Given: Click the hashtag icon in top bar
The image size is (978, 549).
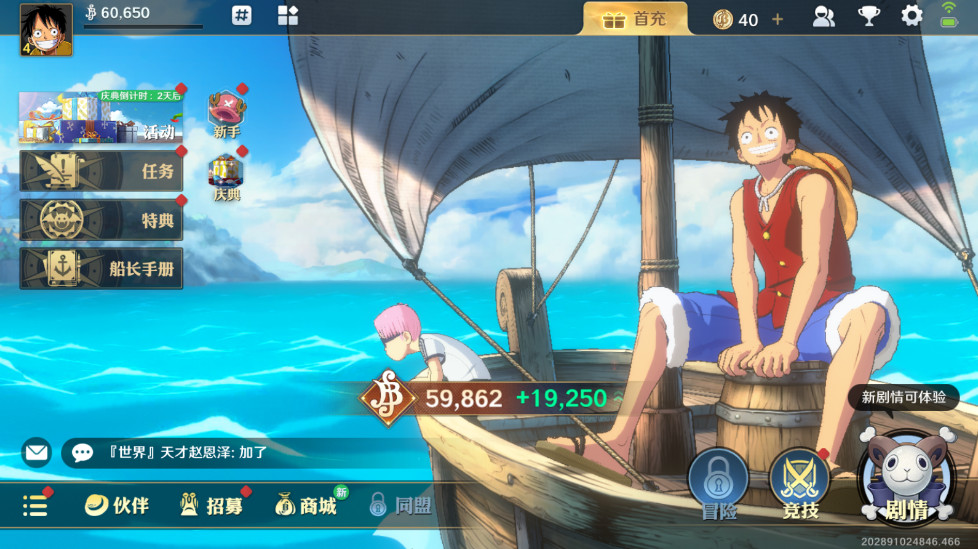Looking at the screenshot, I should point(242,15).
